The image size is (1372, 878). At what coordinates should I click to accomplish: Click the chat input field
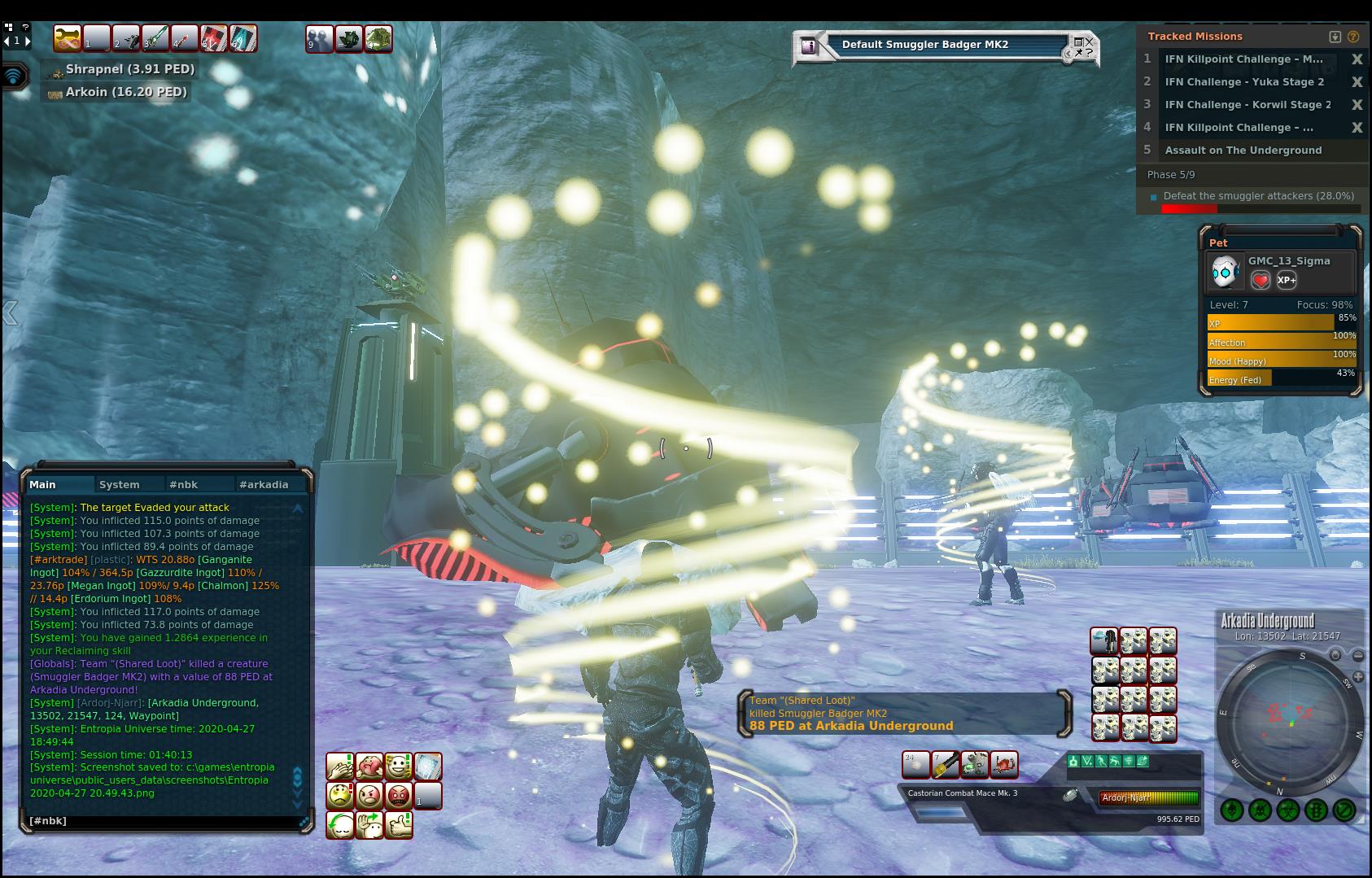tap(163, 821)
